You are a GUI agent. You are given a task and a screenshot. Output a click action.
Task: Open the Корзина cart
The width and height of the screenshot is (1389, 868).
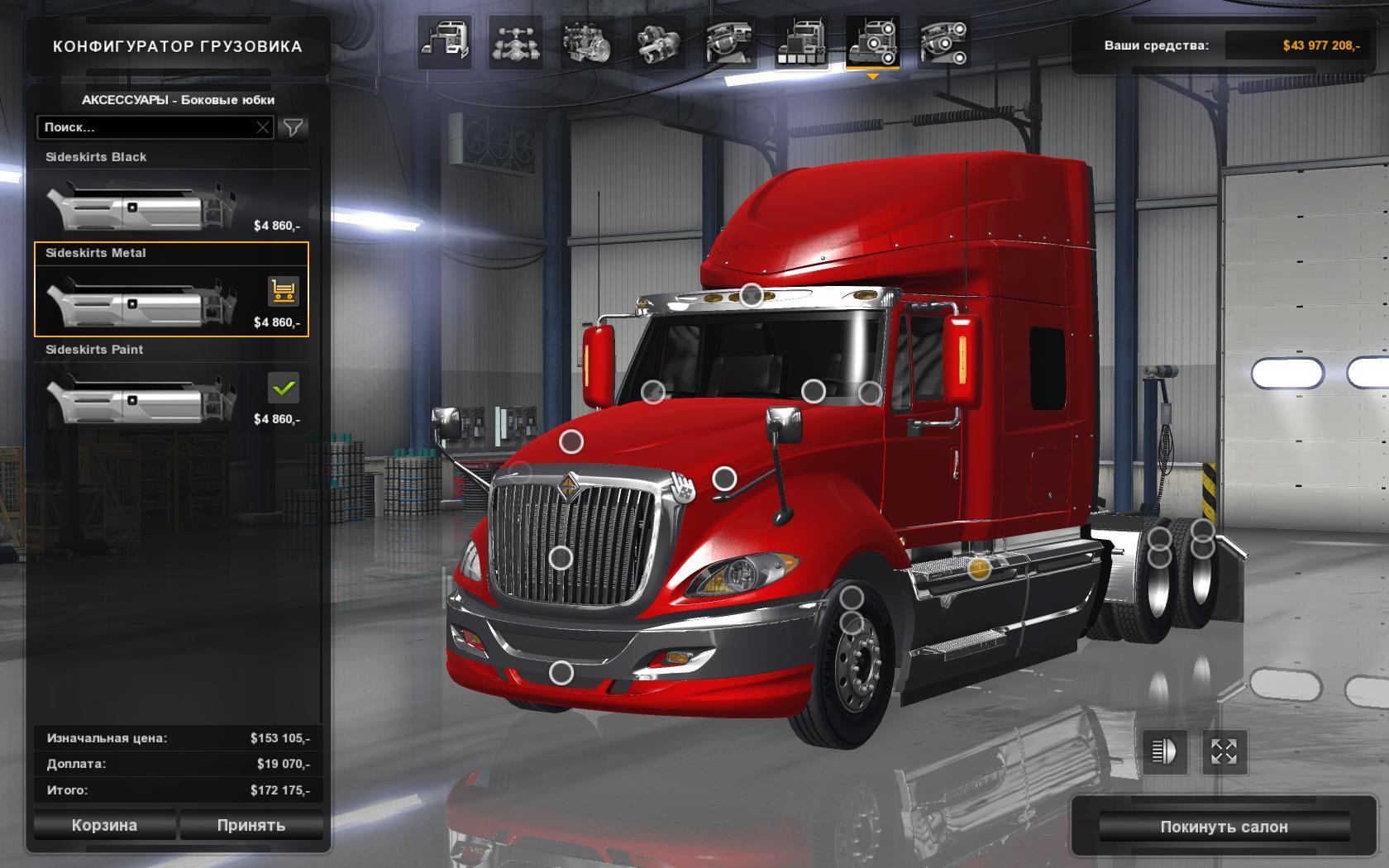coord(104,825)
